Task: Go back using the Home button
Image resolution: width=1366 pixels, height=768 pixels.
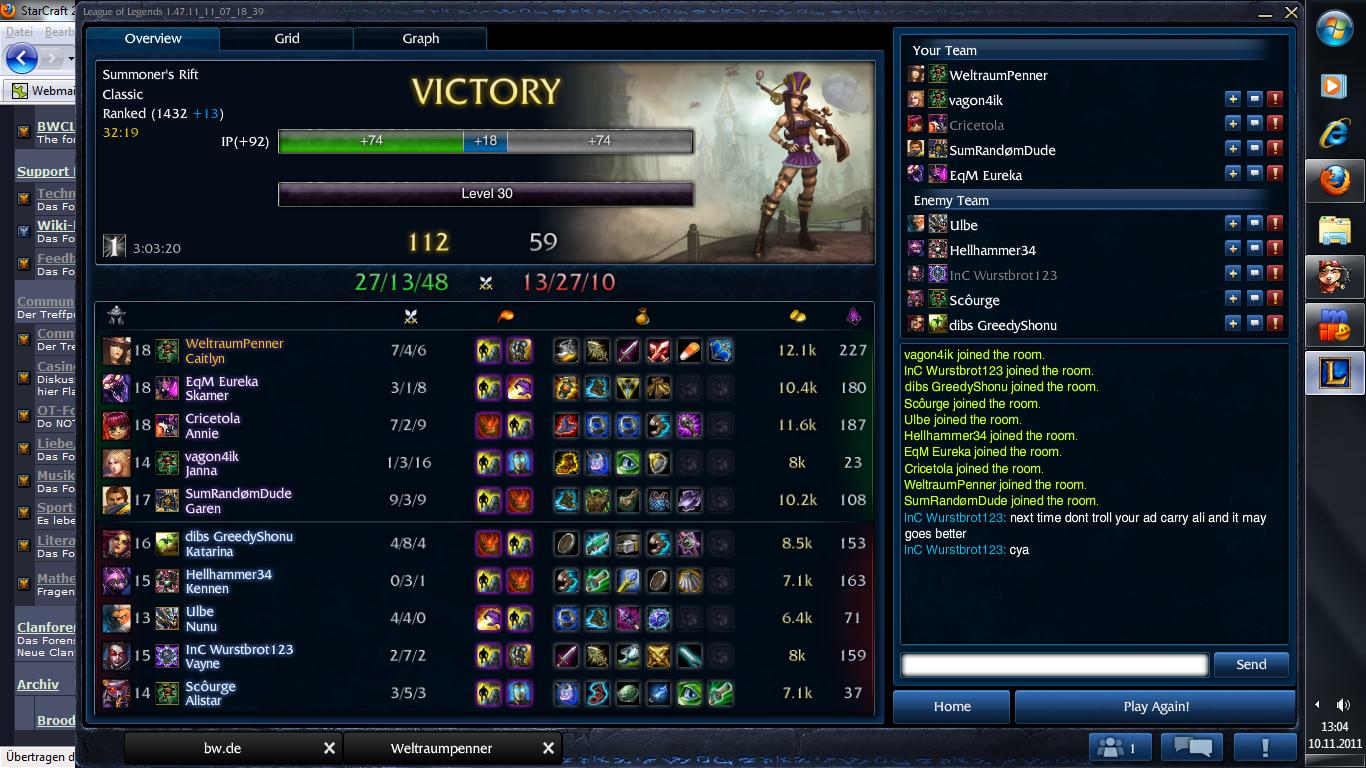Action: [952, 706]
